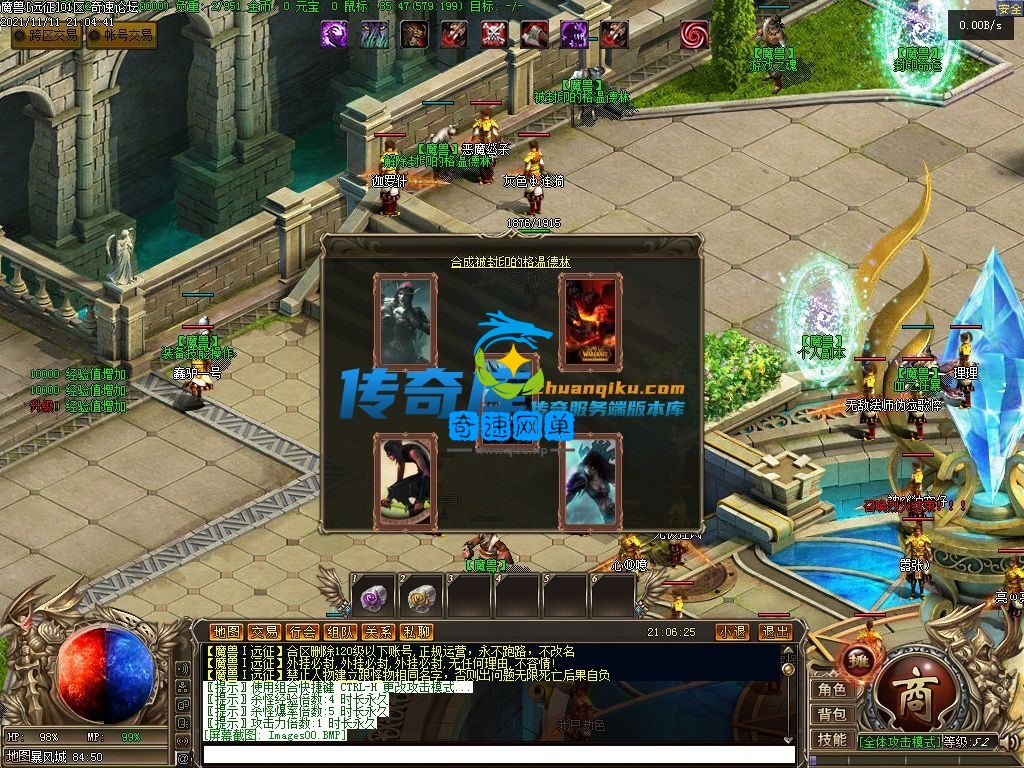
Task: Open the 技能 skills panel
Action: 832,740
